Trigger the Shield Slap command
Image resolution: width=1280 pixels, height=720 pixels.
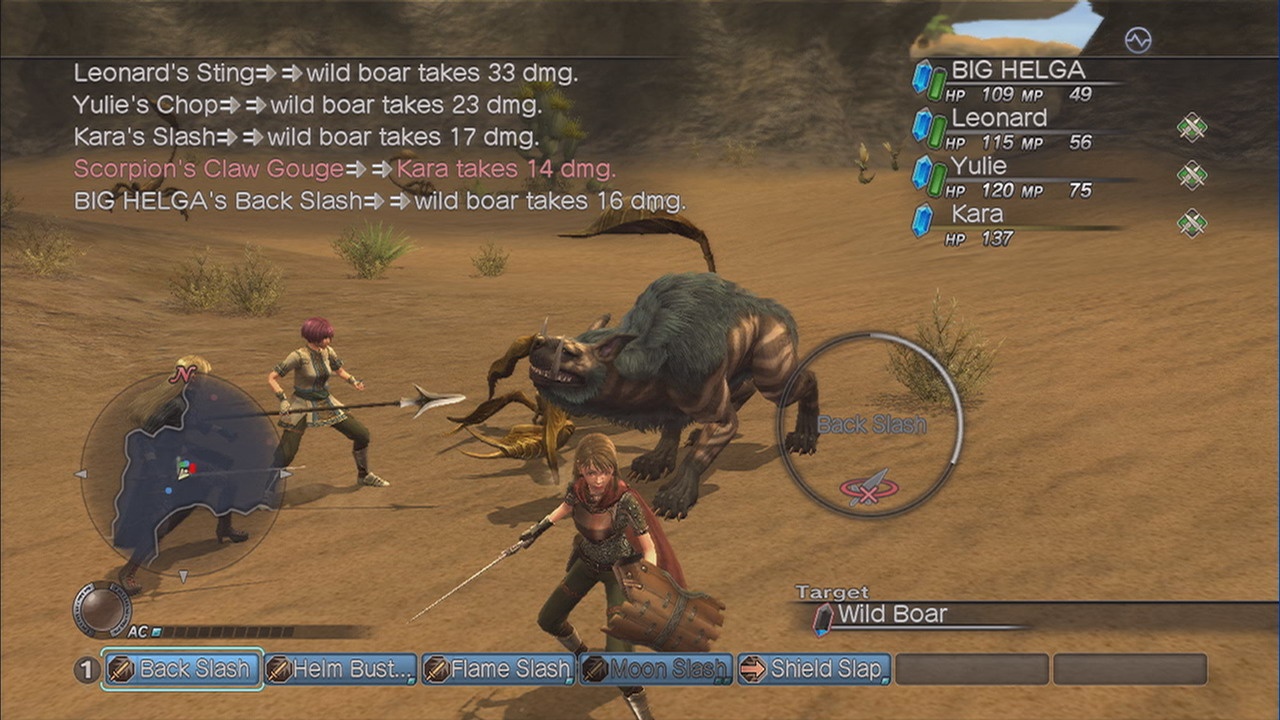click(814, 669)
